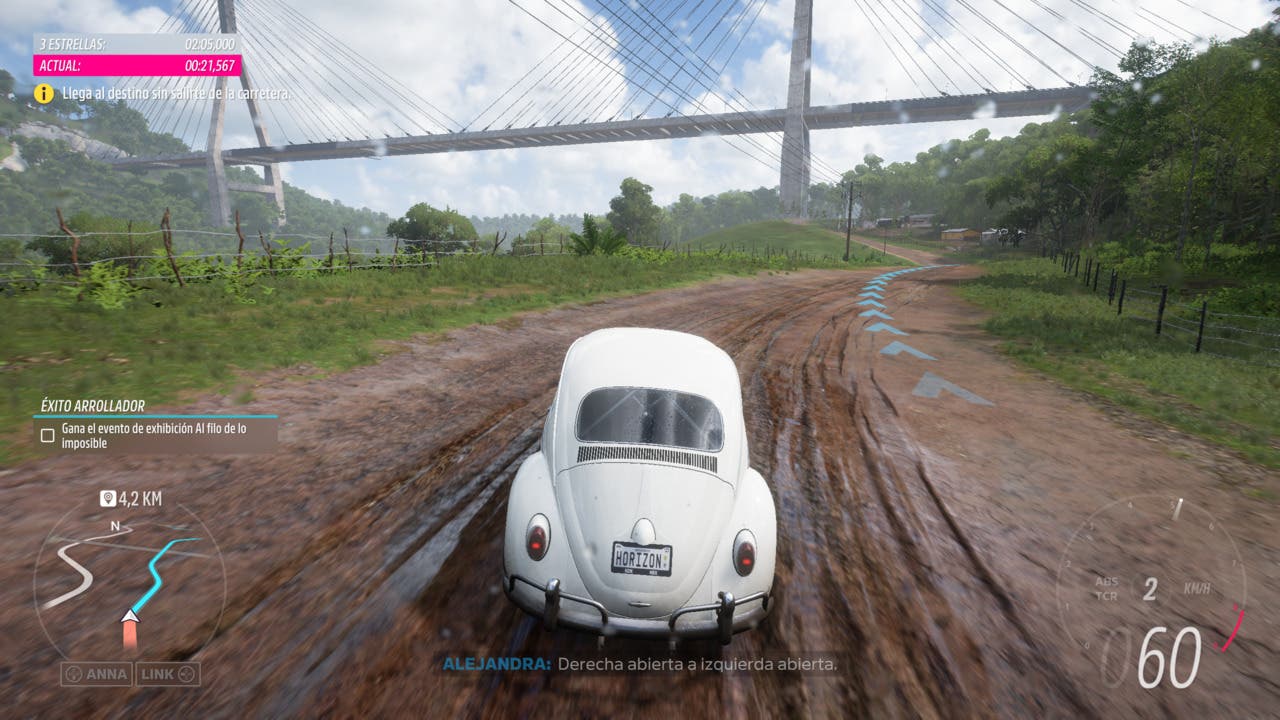Click the player arrow marker on the minimap
This screenshot has width=1280, height=720.
point(130,618)
